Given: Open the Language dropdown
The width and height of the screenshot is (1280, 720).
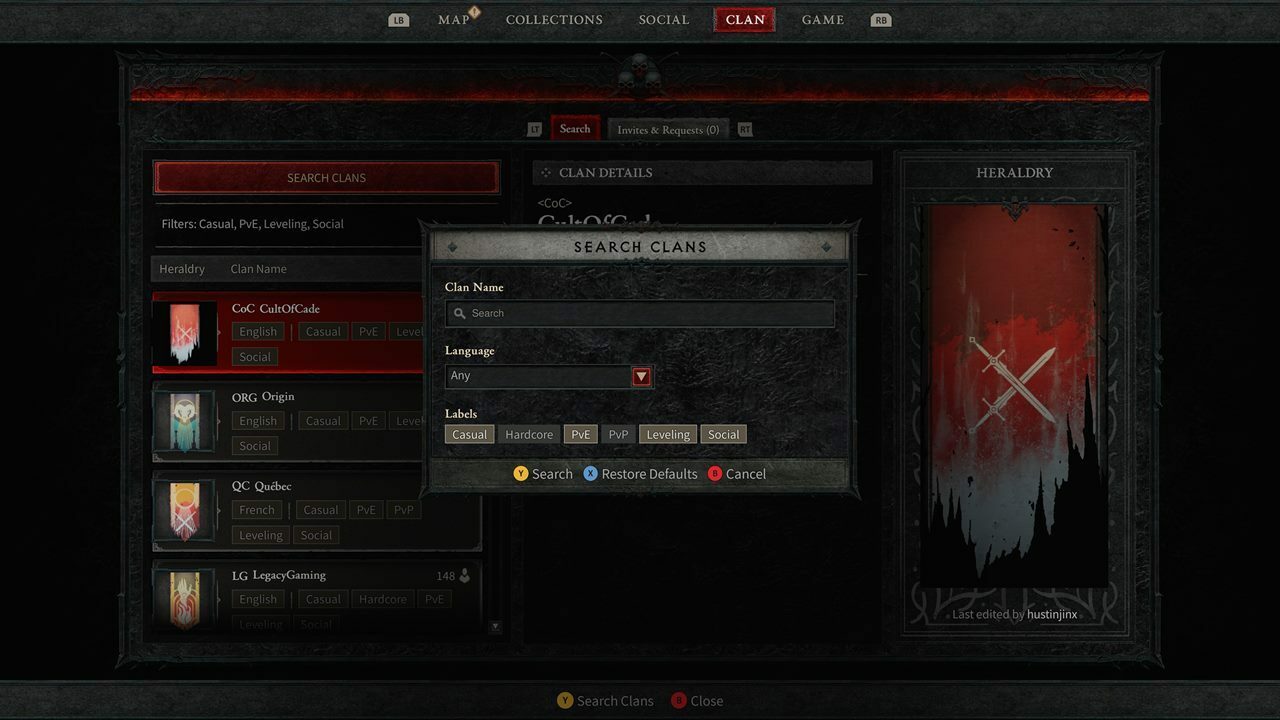Looking at the screenshot, I should coord(549,376).
